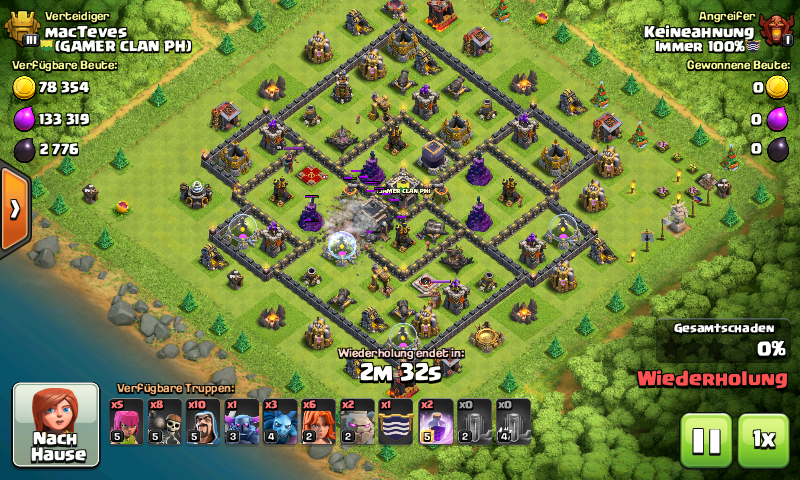Pick the Golem troop slot
Image resolution: width=800 pixels, height=480 pixels.
pos(356,421)
